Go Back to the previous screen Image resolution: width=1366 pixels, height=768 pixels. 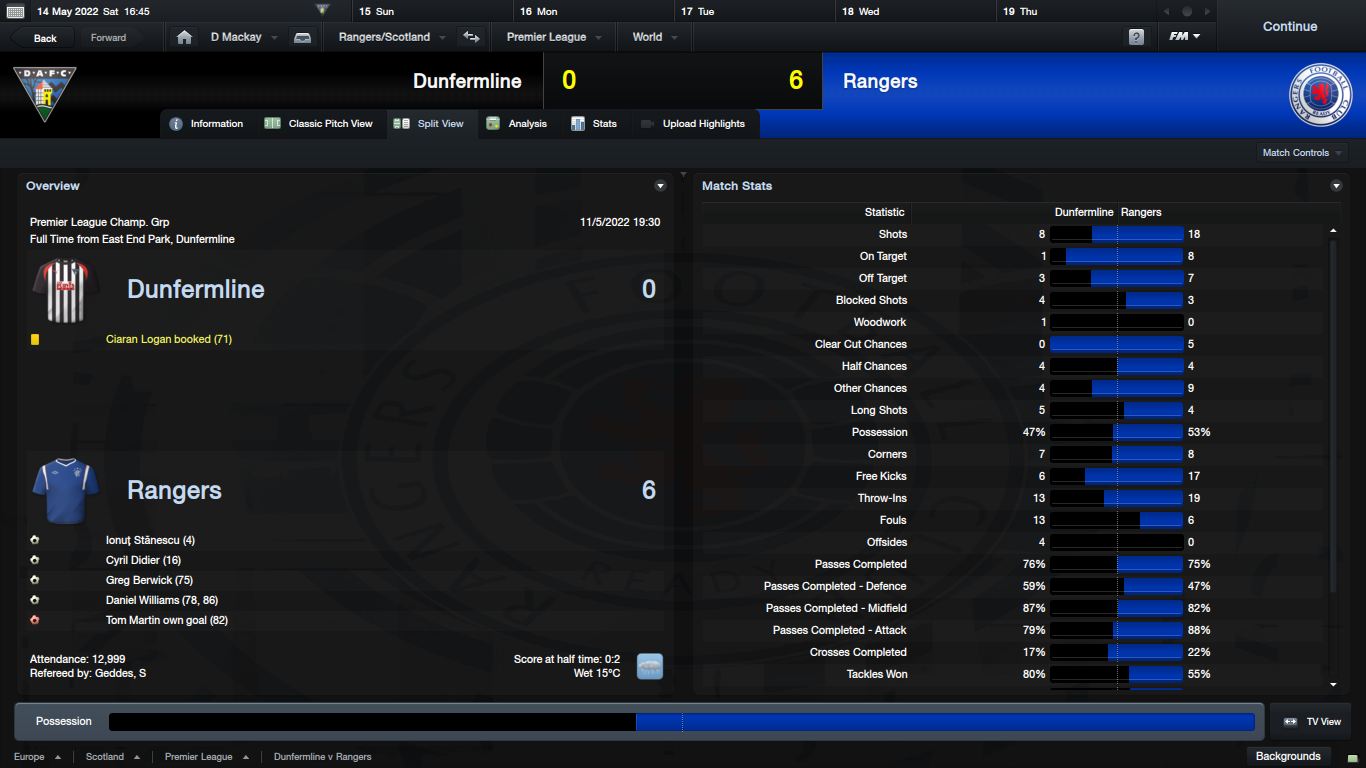[x=45, y=38]
